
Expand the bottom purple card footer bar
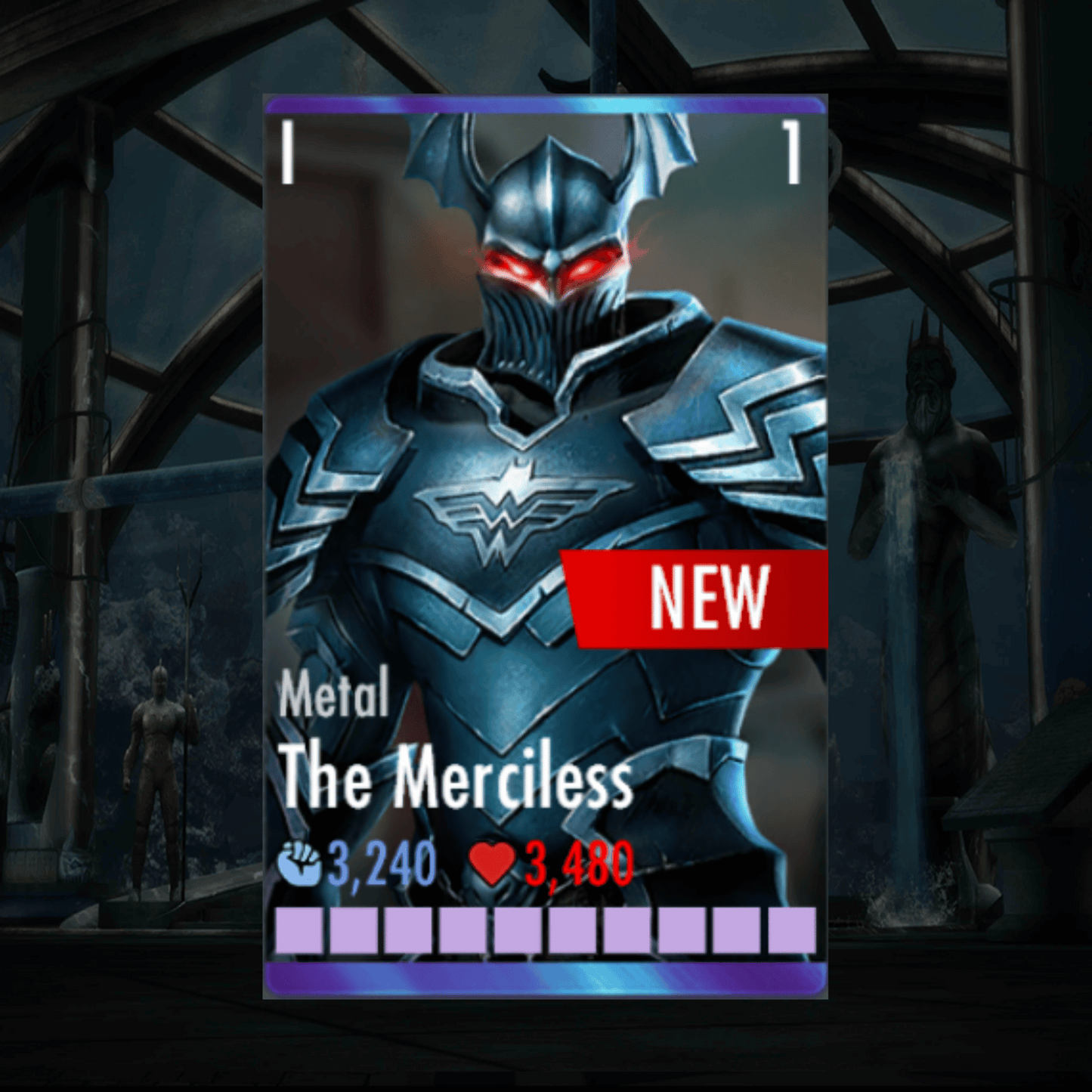click(546, 977)
